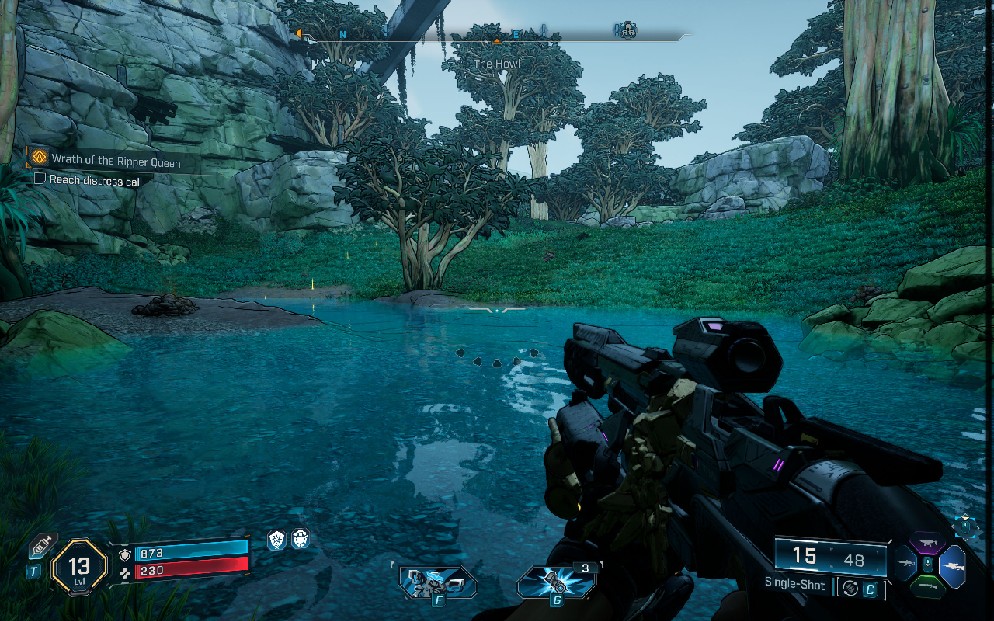Click the star shield status buff icon
Image resolution: width=994 pixels, height=621 pixels.
point(277,539)
